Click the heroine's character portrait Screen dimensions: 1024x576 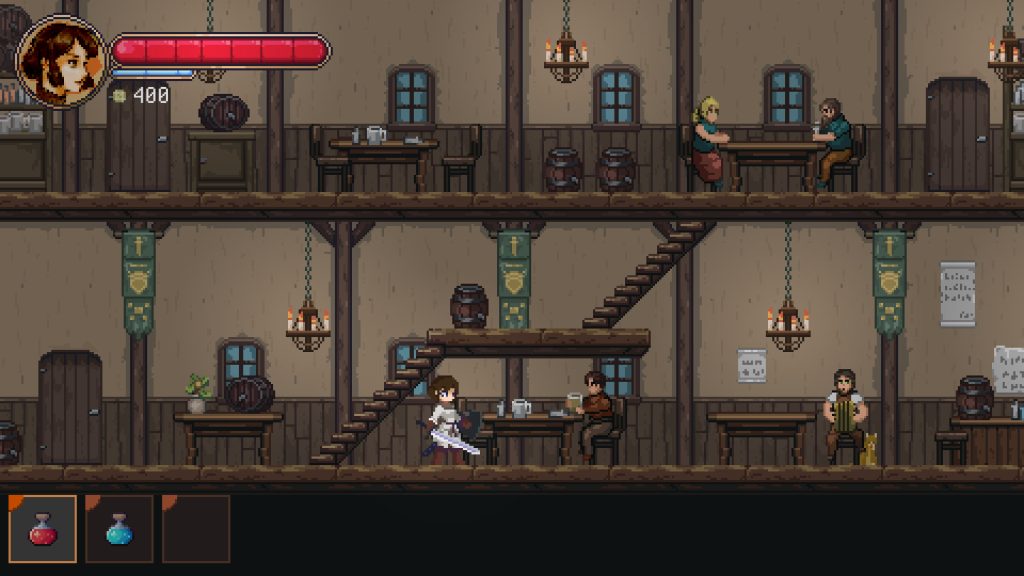[x=61, y=61]
